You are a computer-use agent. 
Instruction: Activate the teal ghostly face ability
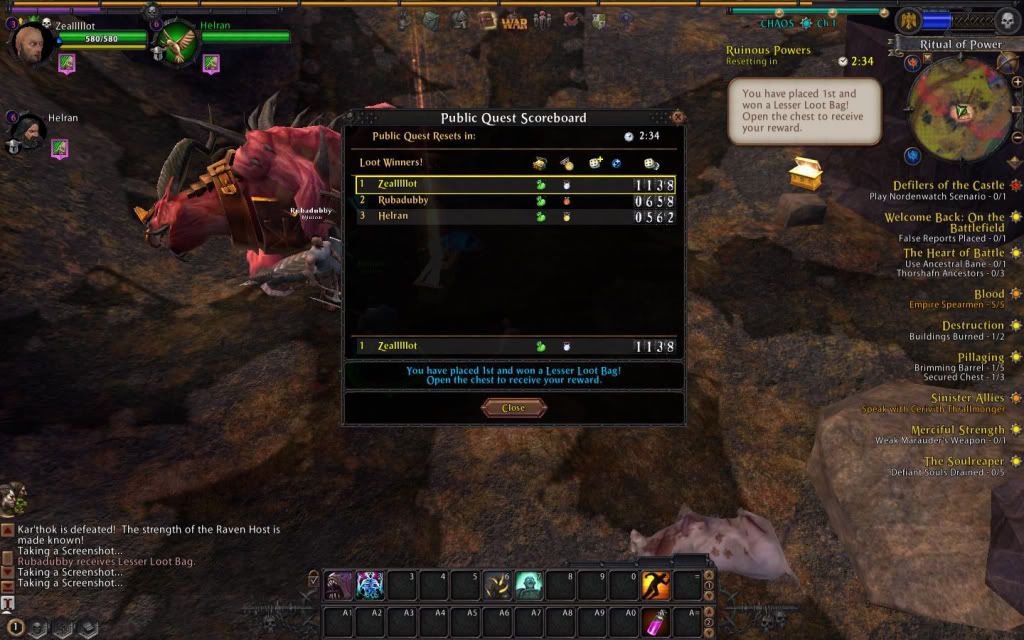click(529, 585)
